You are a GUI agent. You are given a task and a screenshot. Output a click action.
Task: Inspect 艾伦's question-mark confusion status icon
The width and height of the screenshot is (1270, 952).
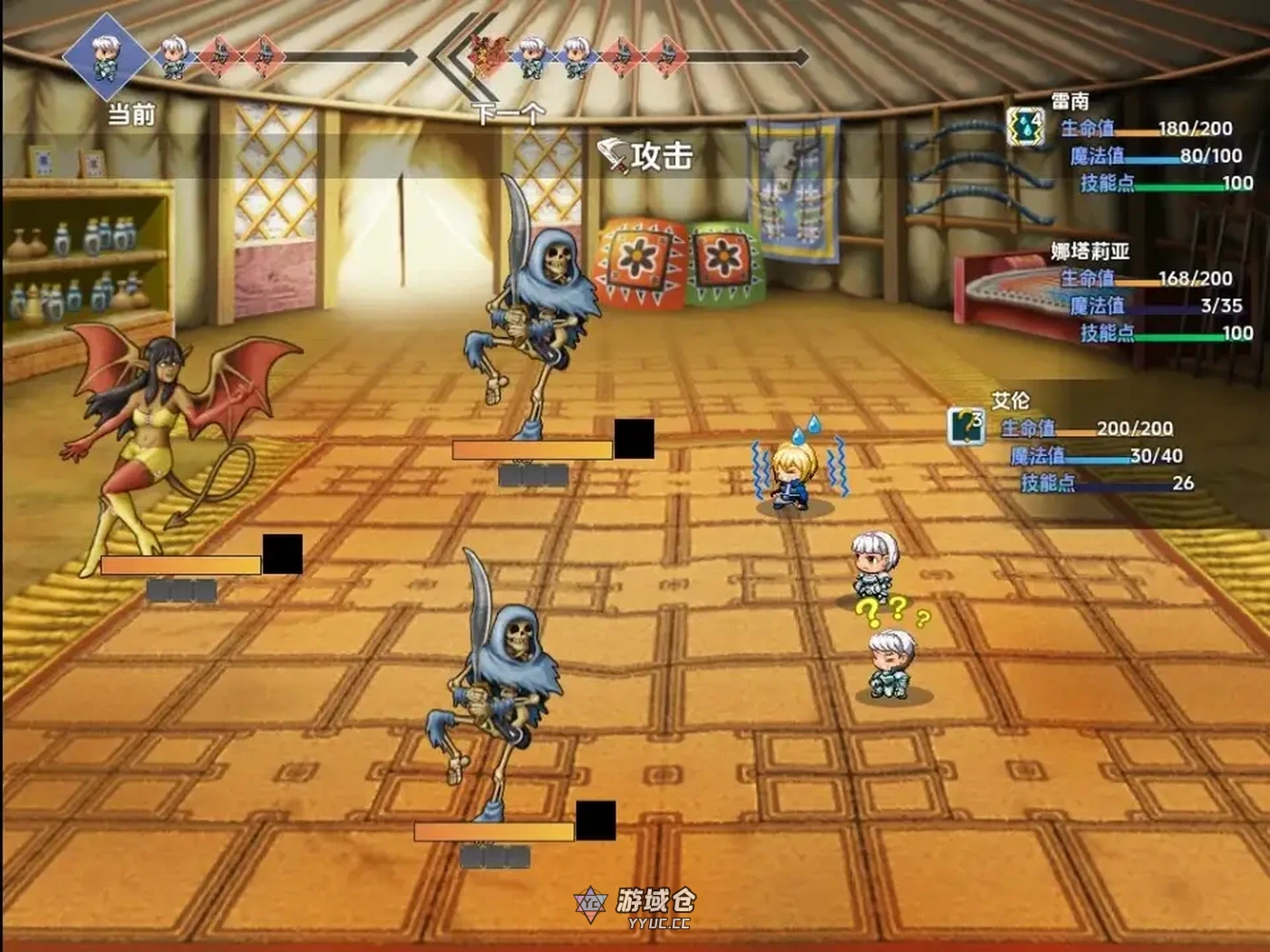click(x=966, y=425)
